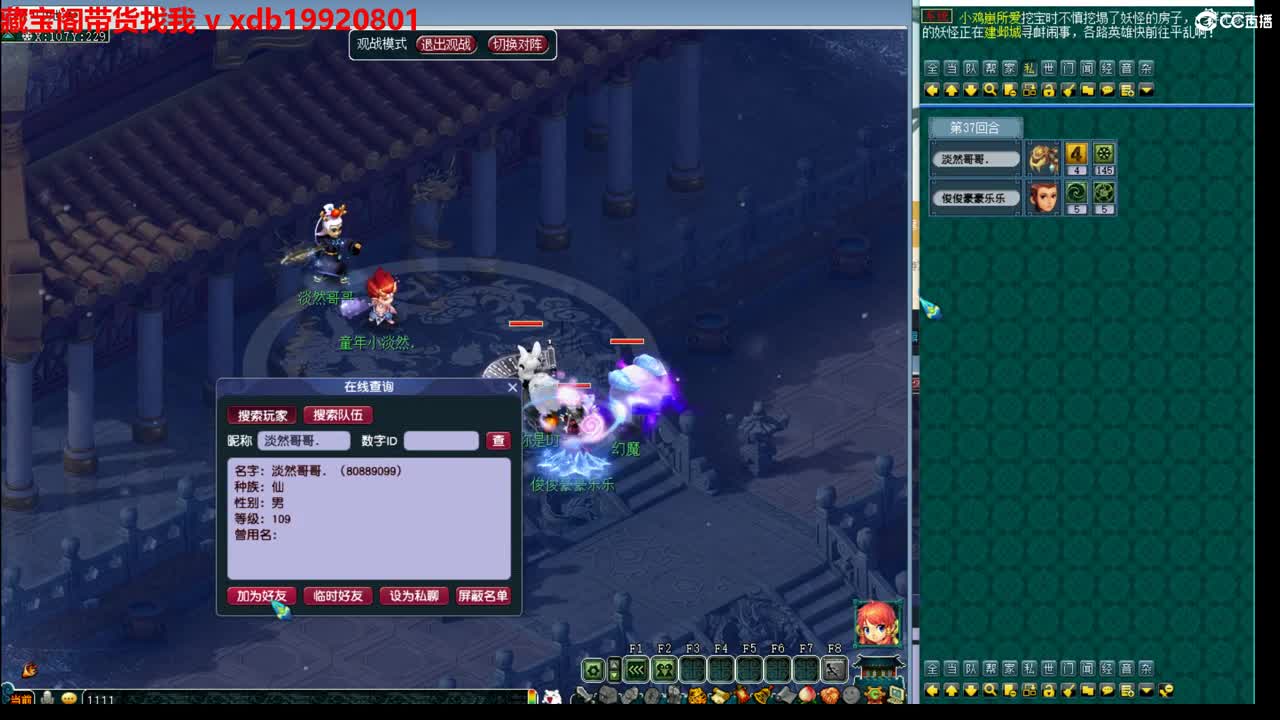Toggle the 私 private chat channel
The image size is (1280, 720).
[1030, 67]
